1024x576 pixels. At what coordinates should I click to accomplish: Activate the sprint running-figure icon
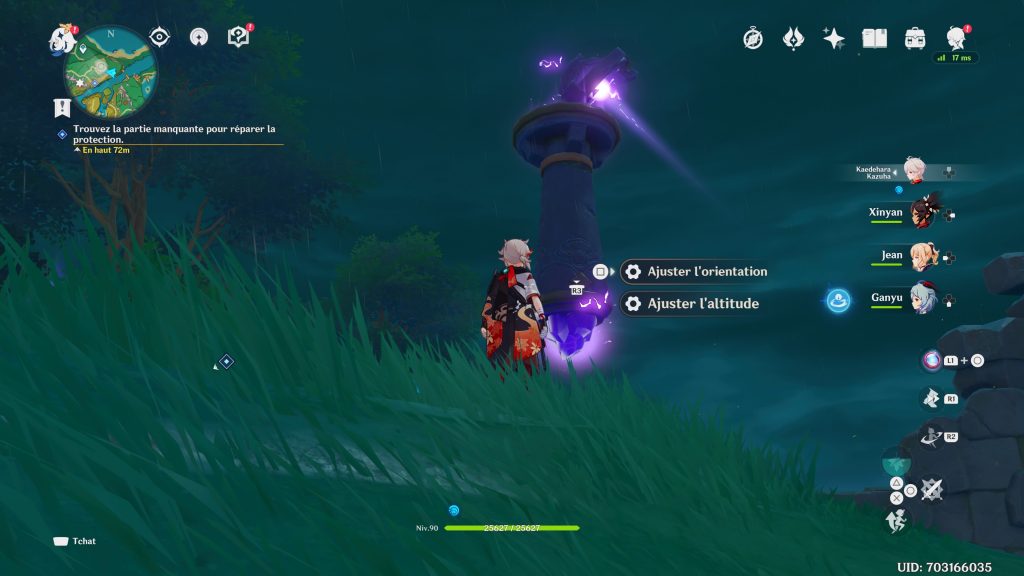click(x=895, y=520)
